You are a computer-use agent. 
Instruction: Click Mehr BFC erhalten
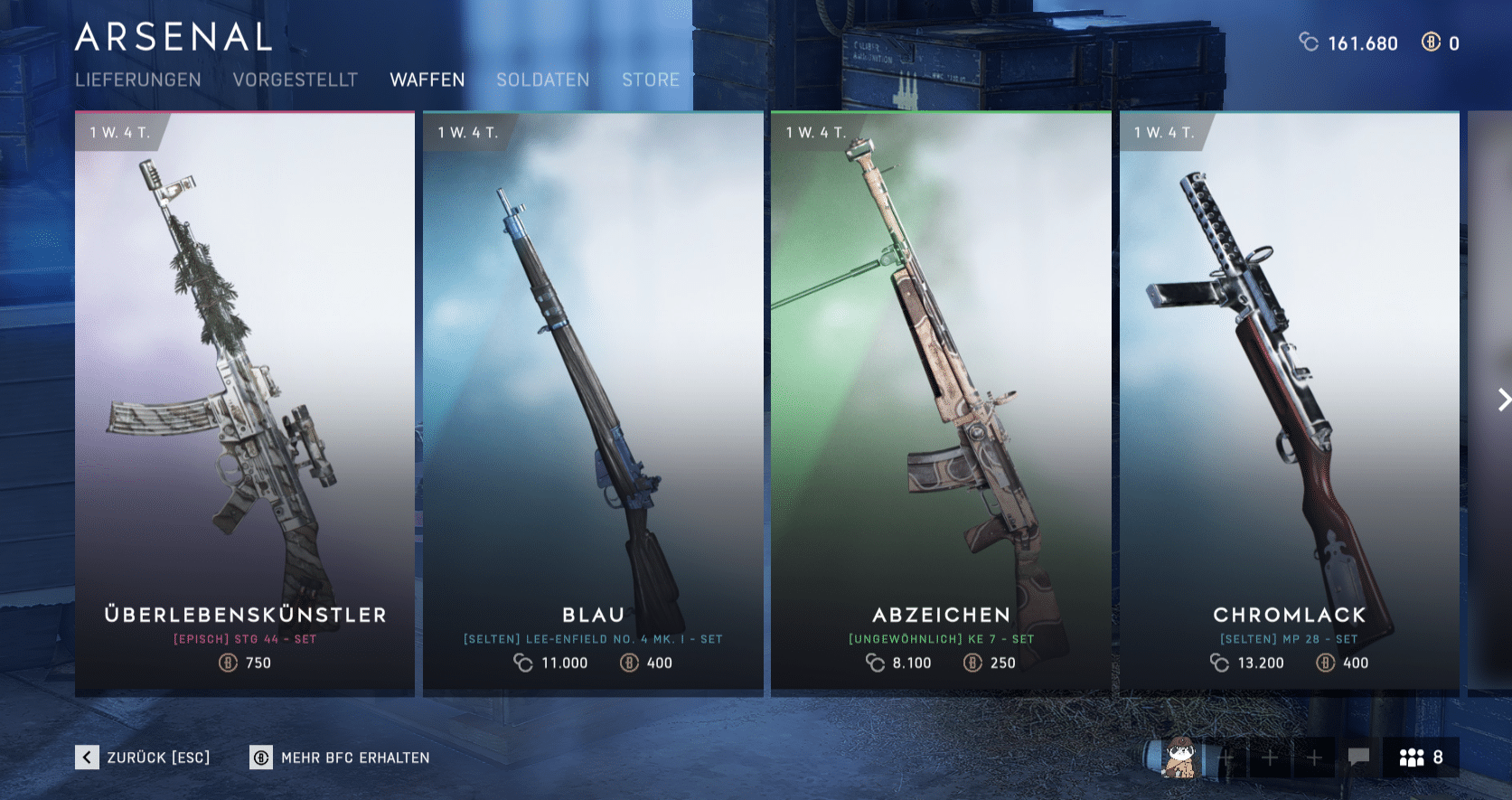tap(340, 758)
